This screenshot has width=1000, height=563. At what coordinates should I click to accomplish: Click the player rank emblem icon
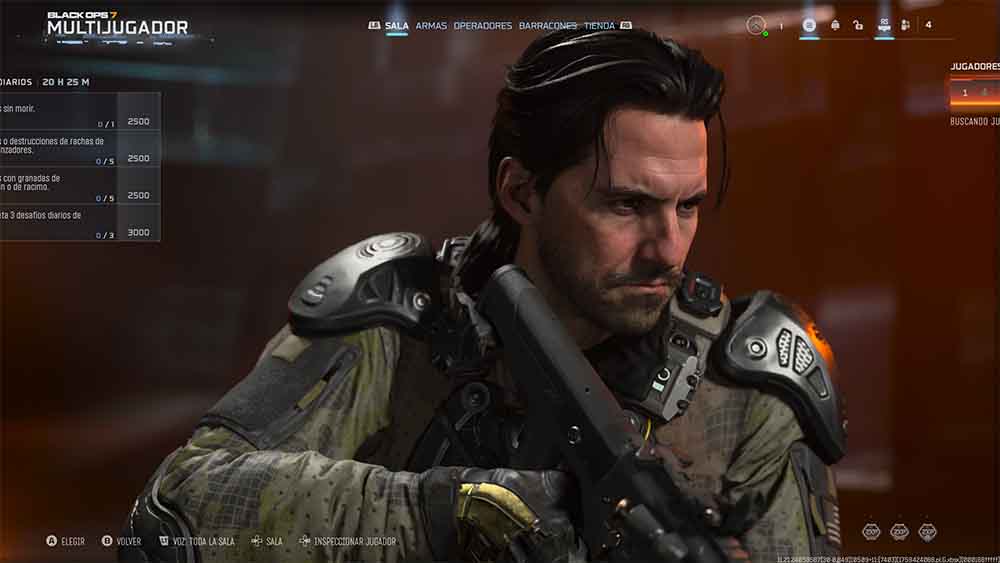(809, 25)
